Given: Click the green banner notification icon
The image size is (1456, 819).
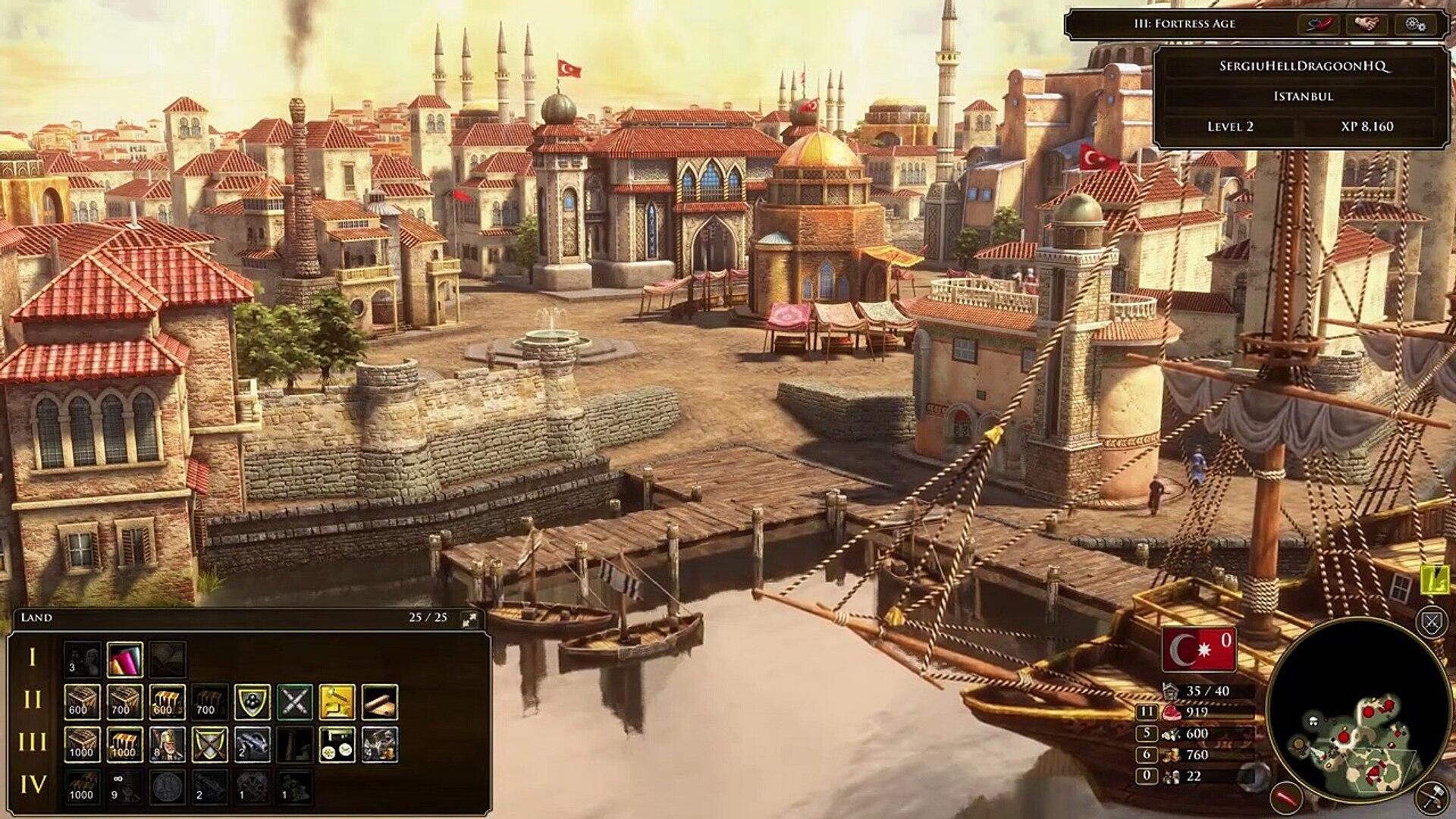Looking at the screenshot, I should click(1436, 580).
